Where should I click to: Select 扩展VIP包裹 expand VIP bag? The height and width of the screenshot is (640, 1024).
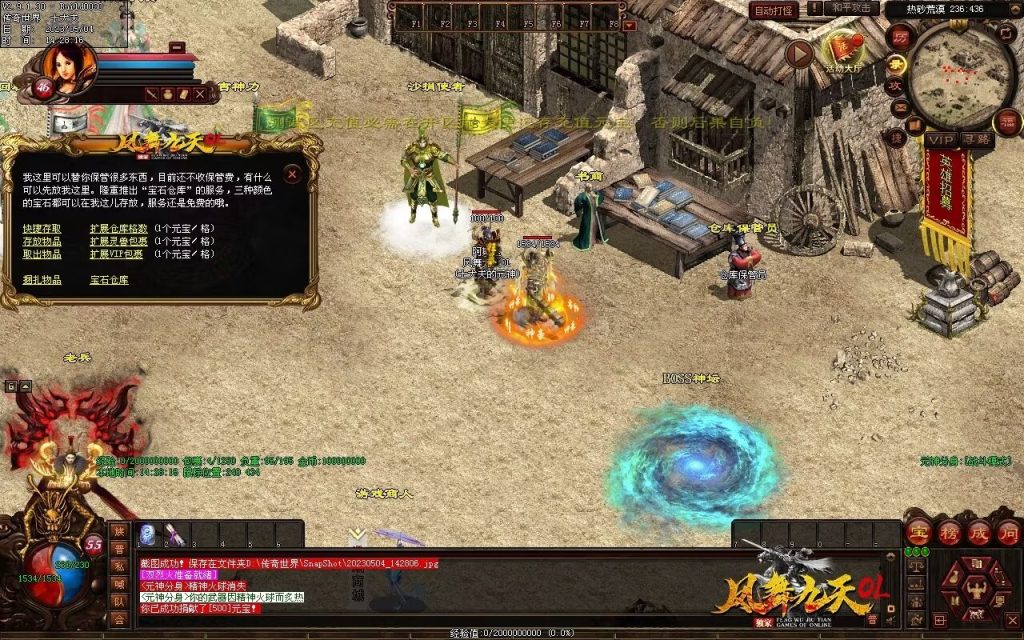coord(119,254)
